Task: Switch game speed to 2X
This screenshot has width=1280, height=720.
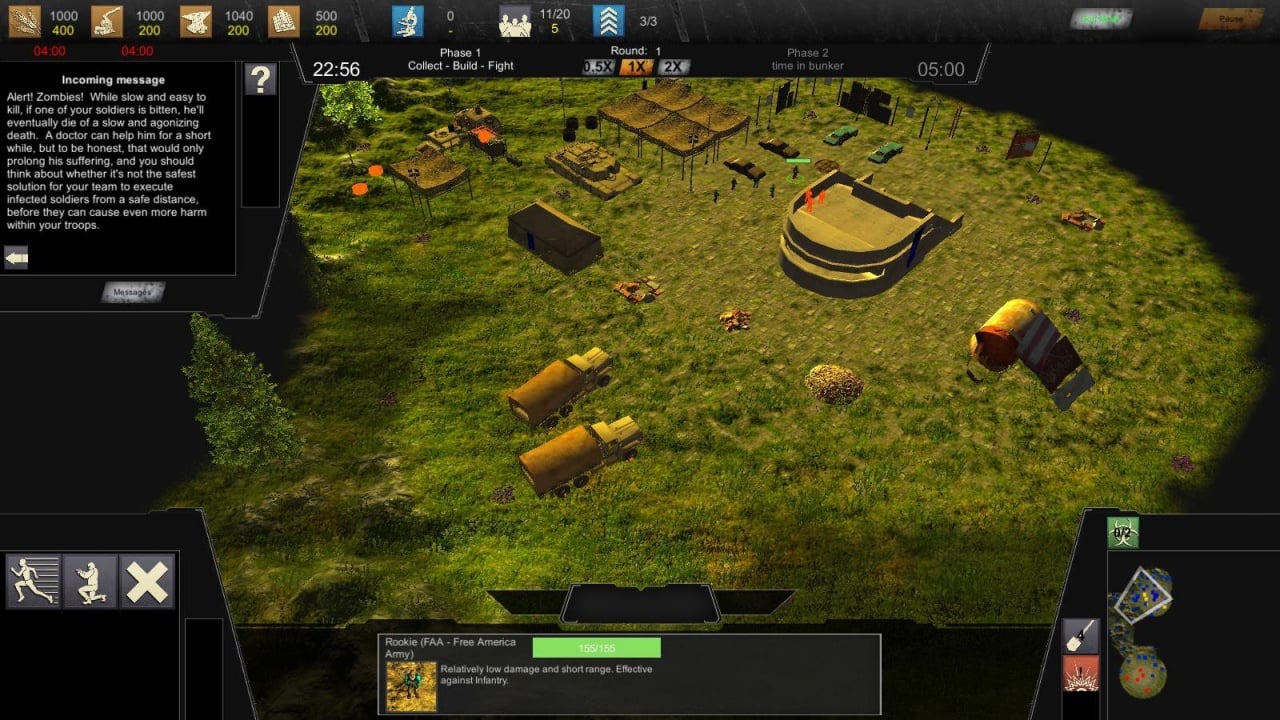Action: [673, 67]
